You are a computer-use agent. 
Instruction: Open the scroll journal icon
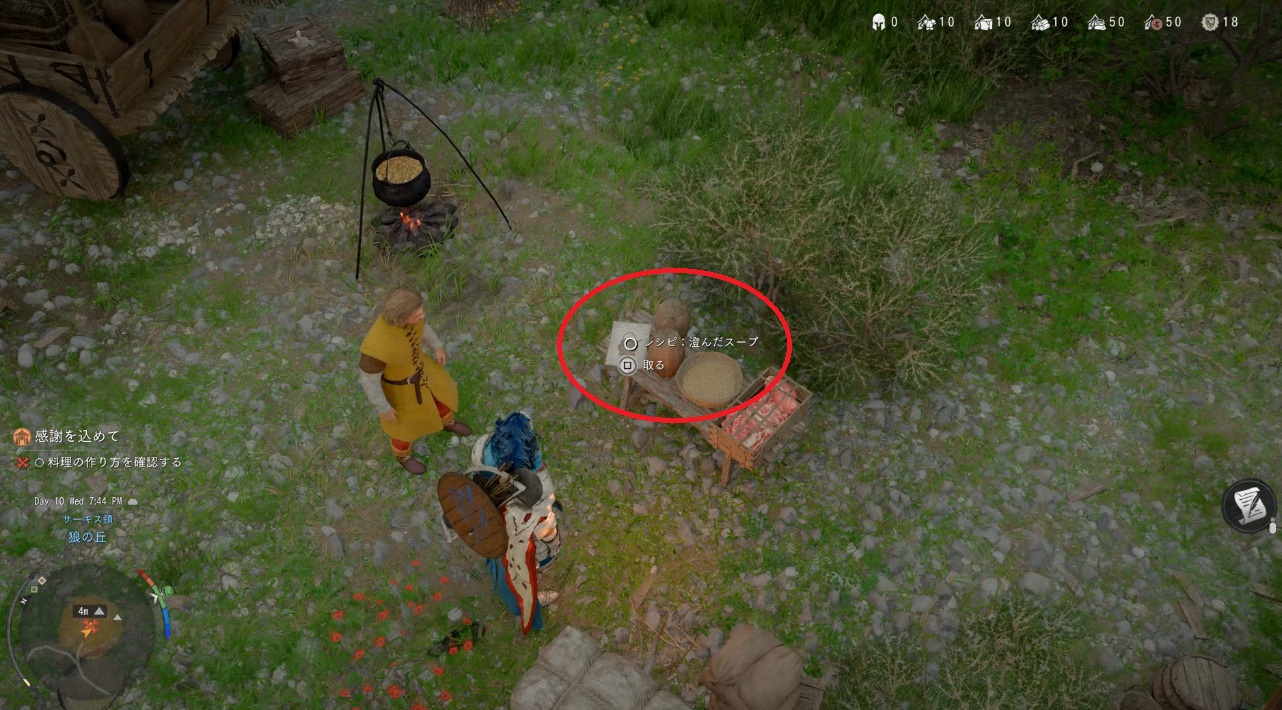point(1248,505)
